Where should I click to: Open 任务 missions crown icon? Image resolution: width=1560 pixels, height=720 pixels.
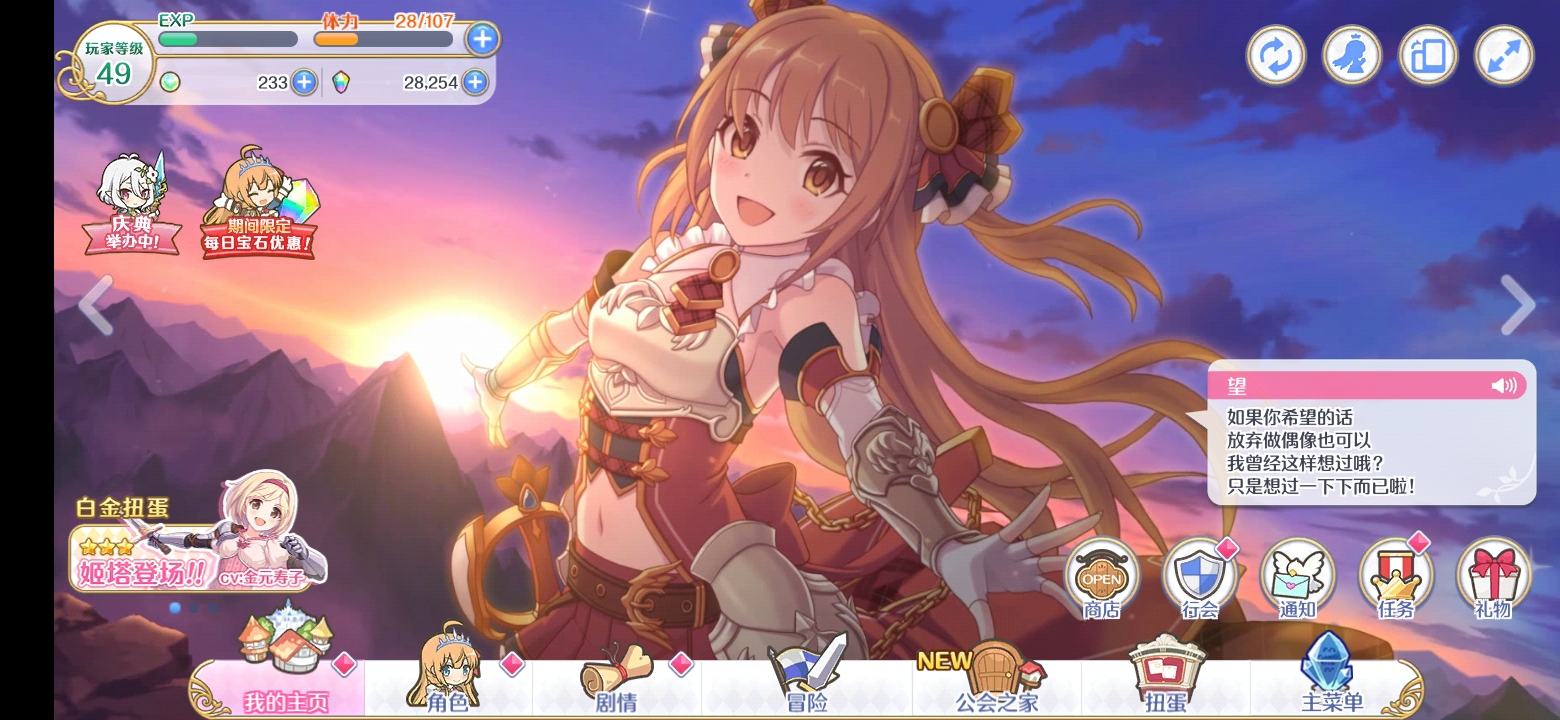tap(1395, 578)
